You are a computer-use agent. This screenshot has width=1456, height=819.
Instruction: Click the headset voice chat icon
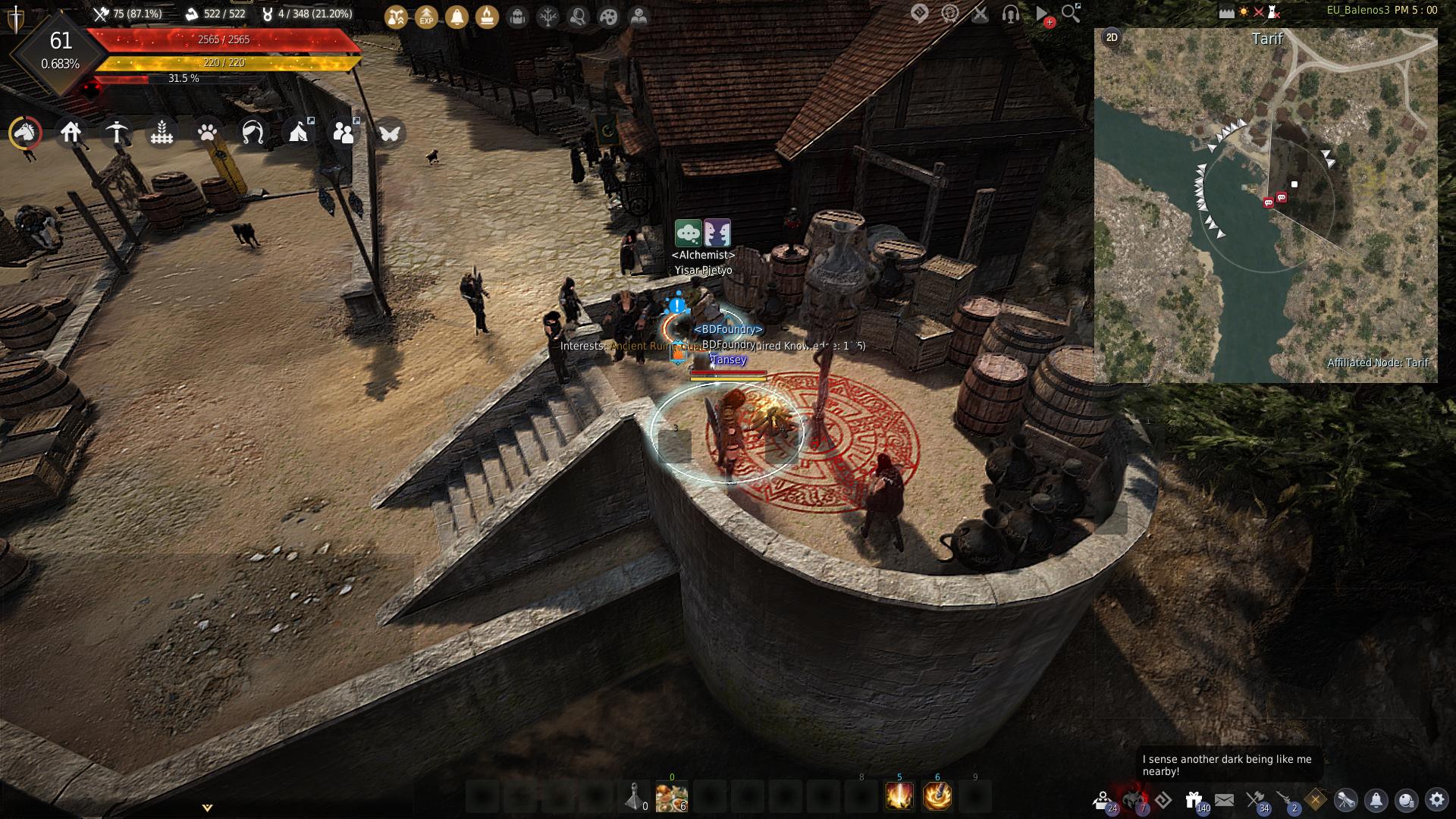point(1010,14)
